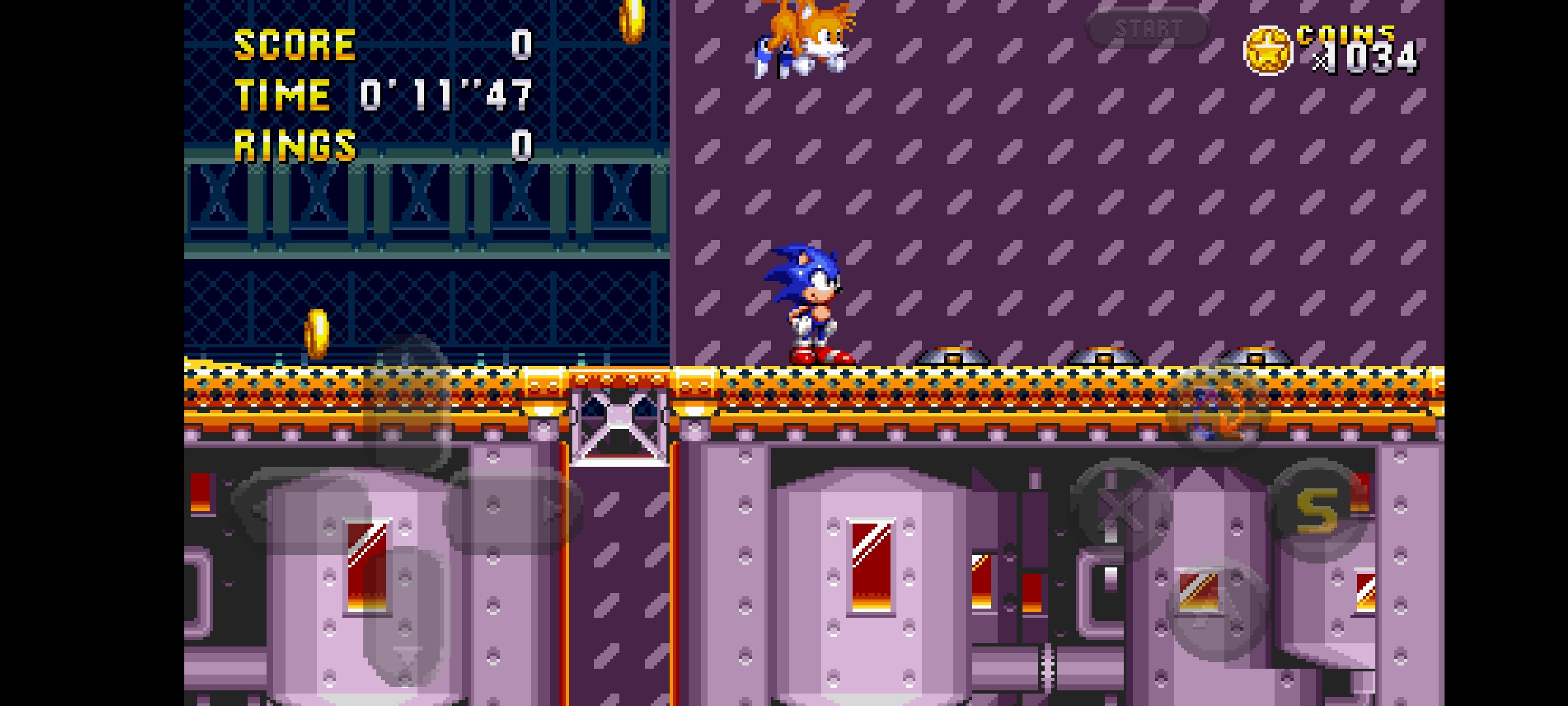Image resolution: width=1568 pixels, height=706 pixels.
Task: Select the SCORE label in the HUD
Action: coord(294,44)
